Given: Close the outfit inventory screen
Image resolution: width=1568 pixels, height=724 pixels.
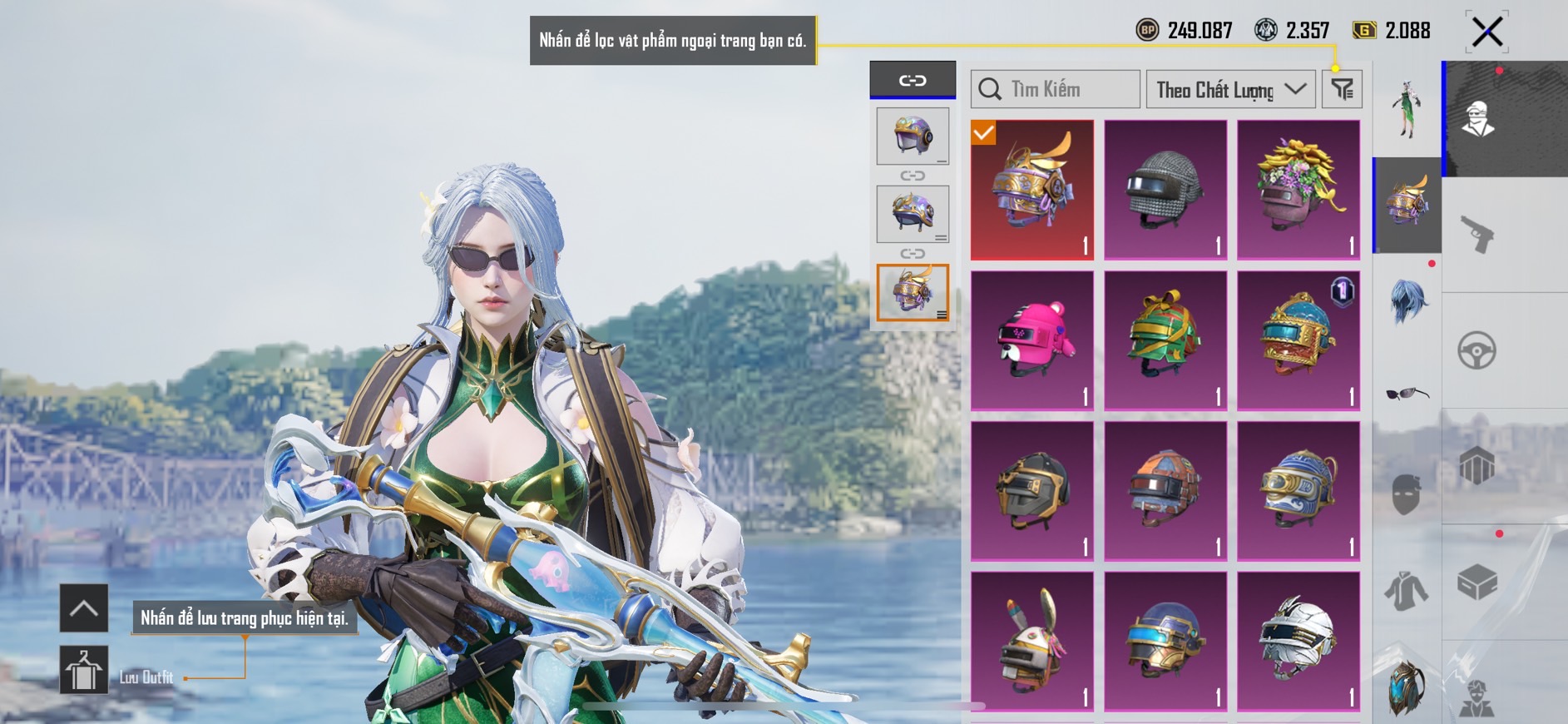Looking at the screenshot, I should pos(1486,32).
